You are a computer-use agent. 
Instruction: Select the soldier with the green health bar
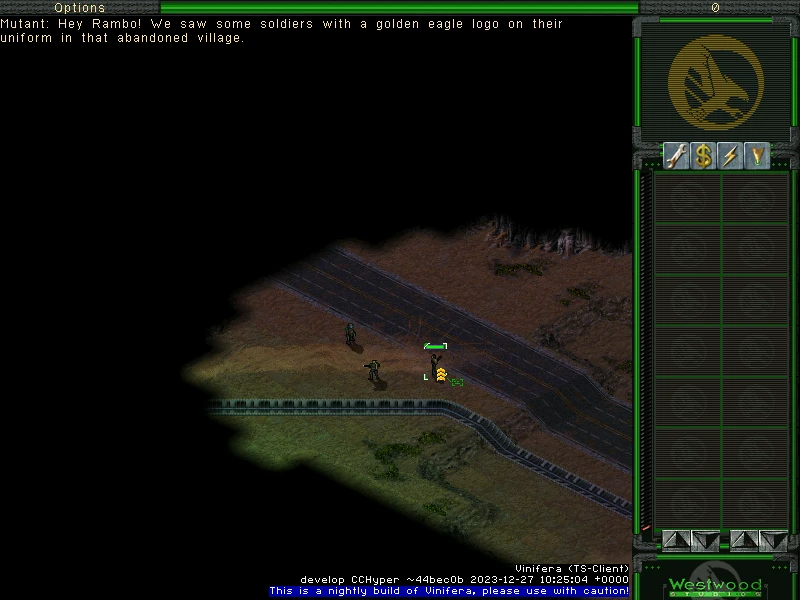point(436,362)
